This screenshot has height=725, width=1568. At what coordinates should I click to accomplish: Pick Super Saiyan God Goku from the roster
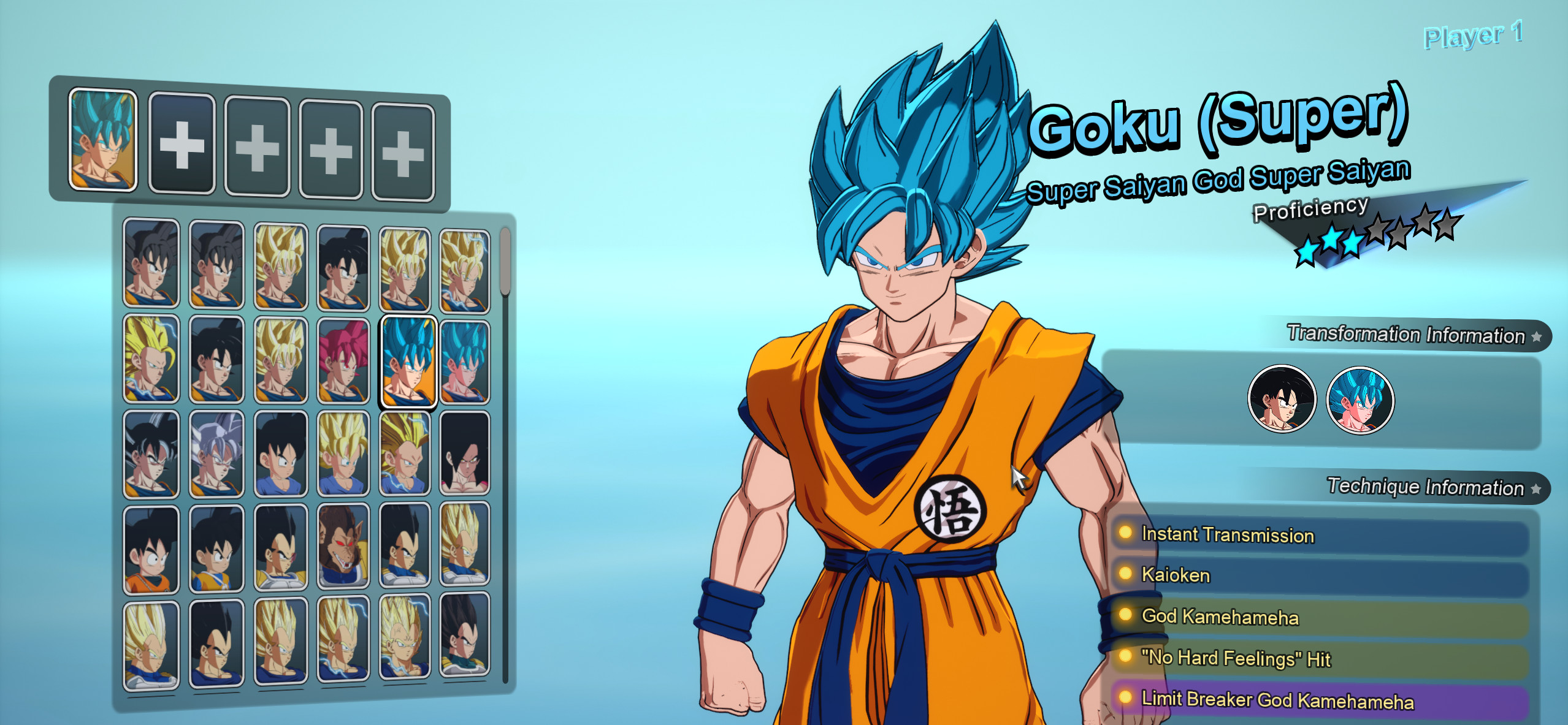(342, 360)
